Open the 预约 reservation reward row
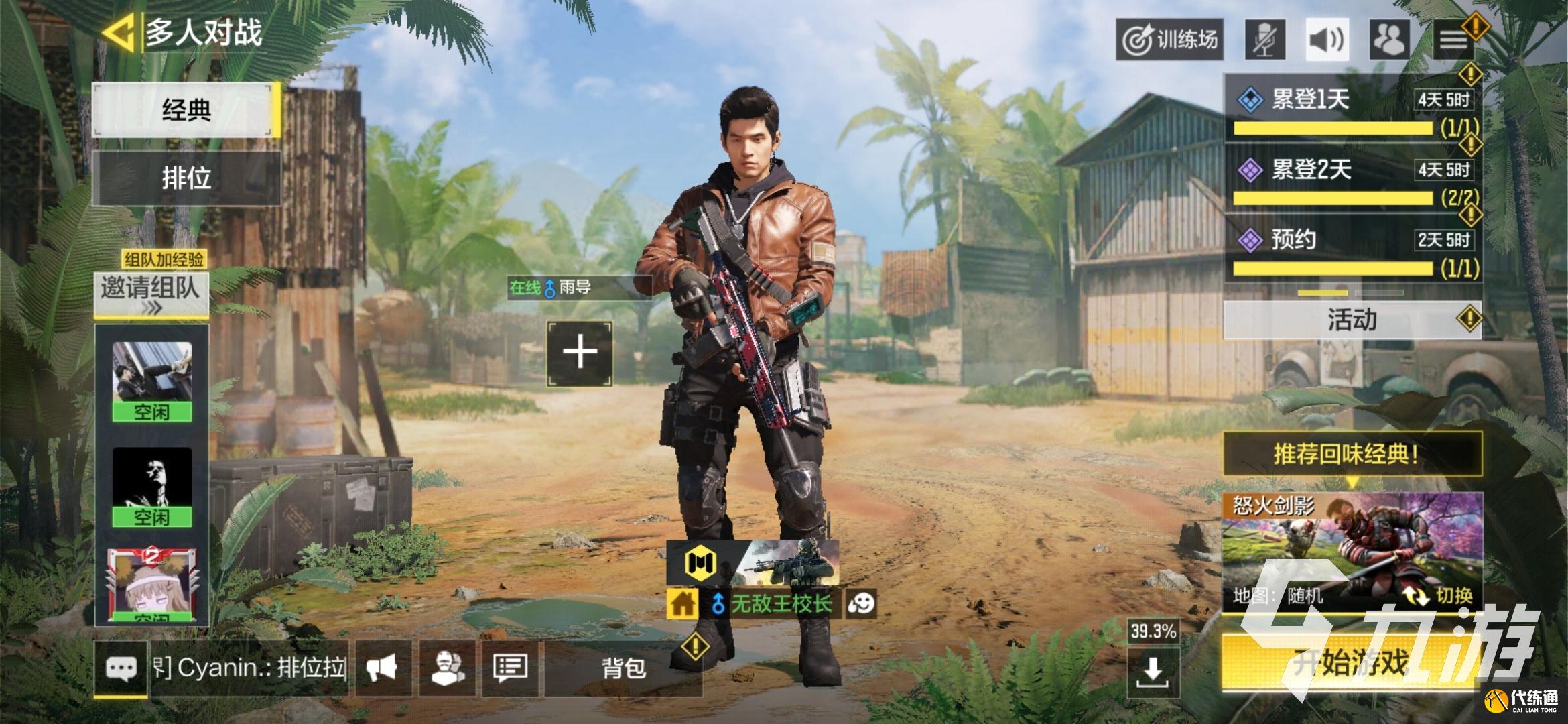 pos(1352,248)
